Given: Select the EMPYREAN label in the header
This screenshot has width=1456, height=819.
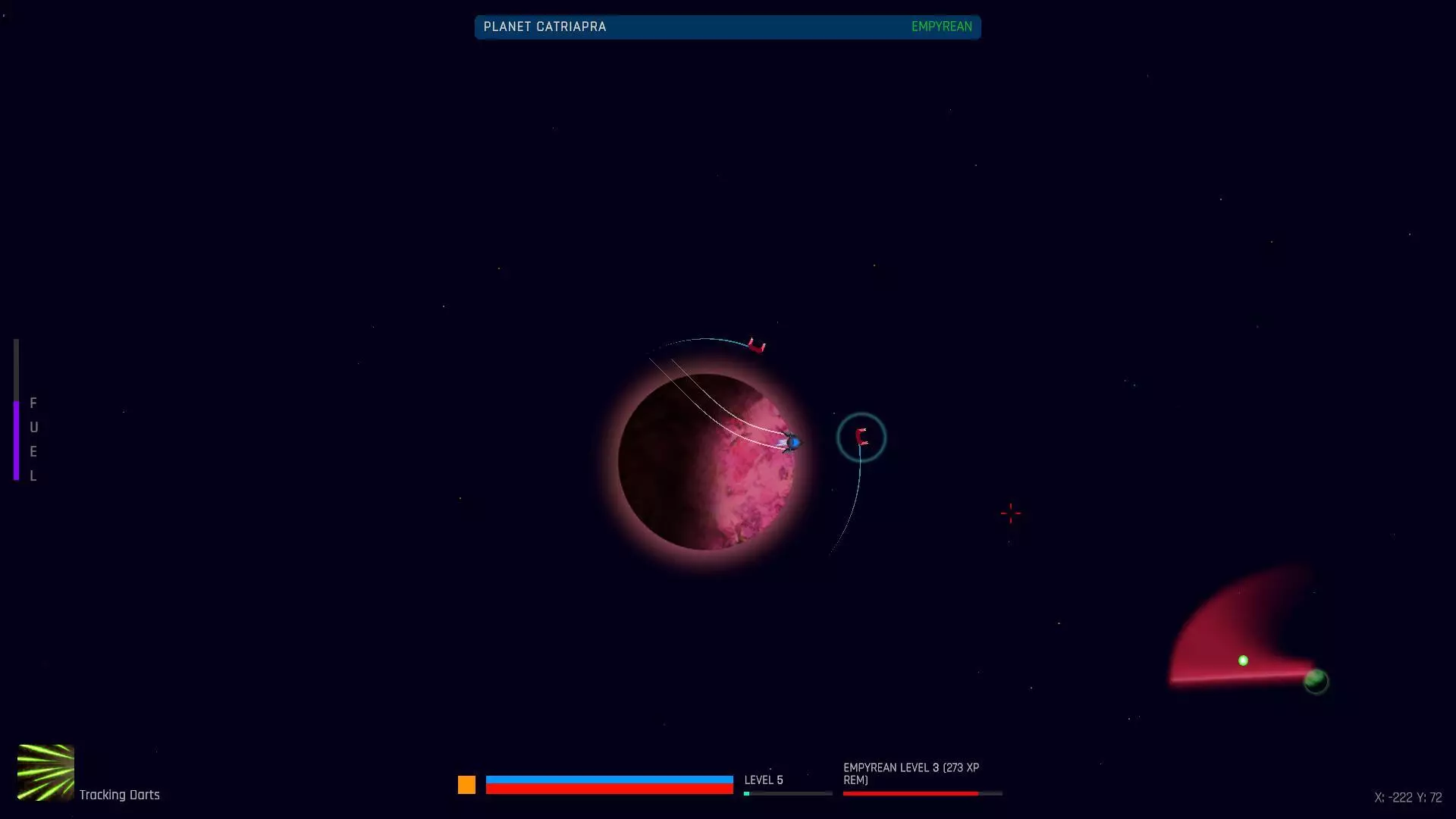Looking at the screenshot, I should pos(941,27).
